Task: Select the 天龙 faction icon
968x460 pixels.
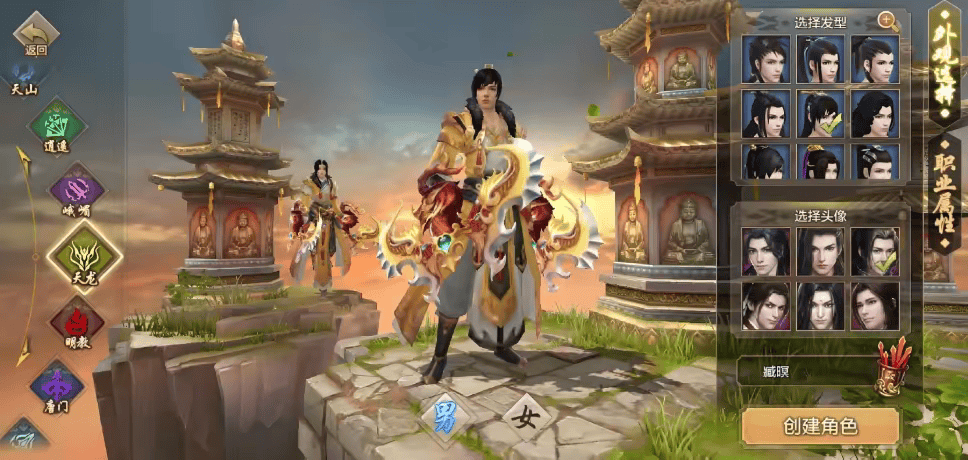Action: [84, 256]
